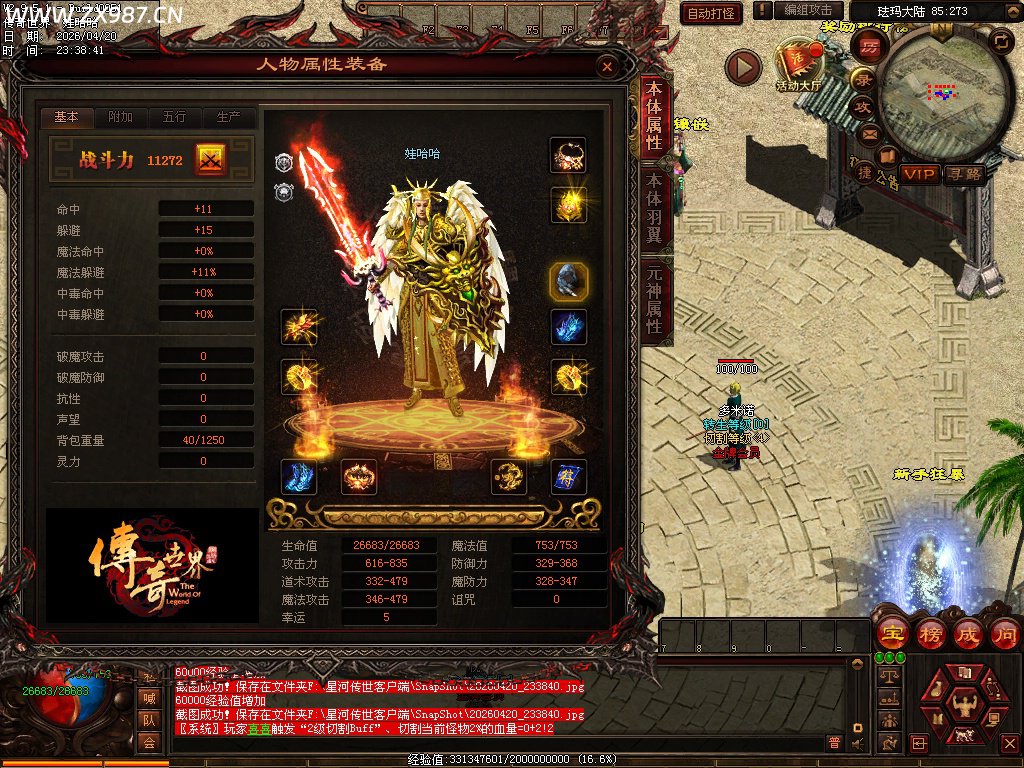The image size is (1024, 768).
Task: Open the 元神属性 side tab
Action: tap(654, 299)
